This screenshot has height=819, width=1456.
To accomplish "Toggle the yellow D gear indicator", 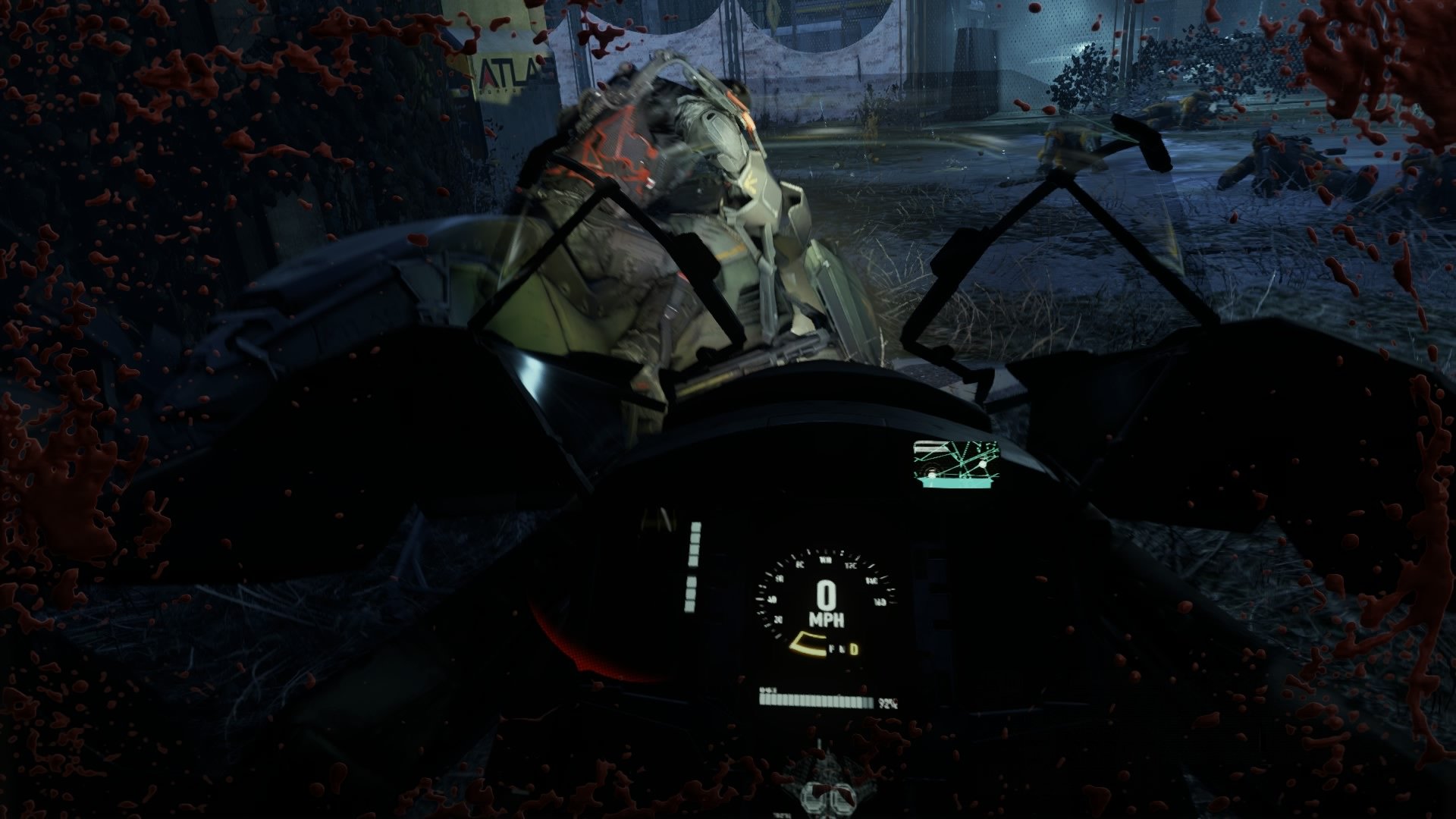I will [x=854, y=651].
